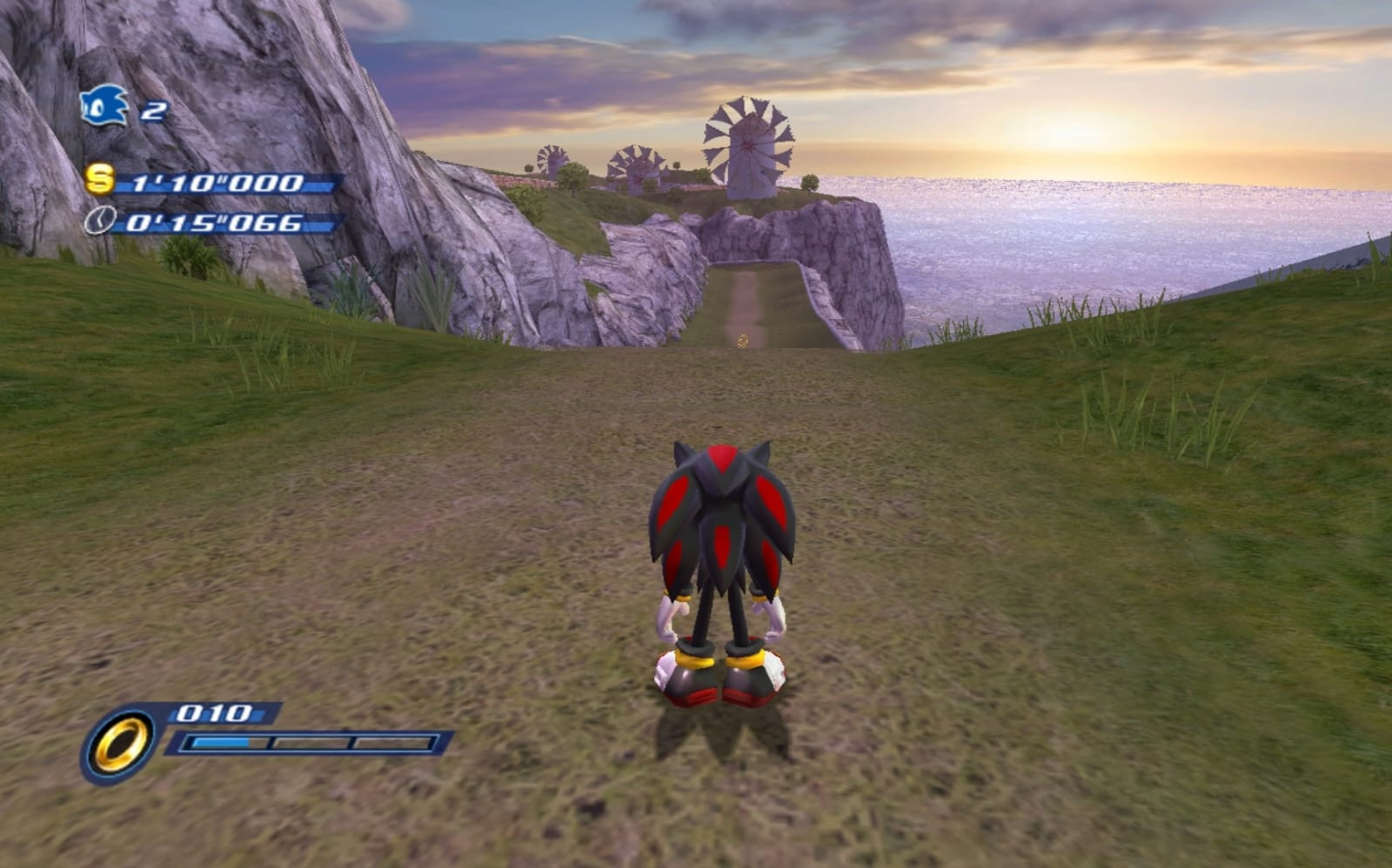This screenshot has width=1392, height=868.
Task: Click the lives count number 2
Action: click(x=152, y=111)
